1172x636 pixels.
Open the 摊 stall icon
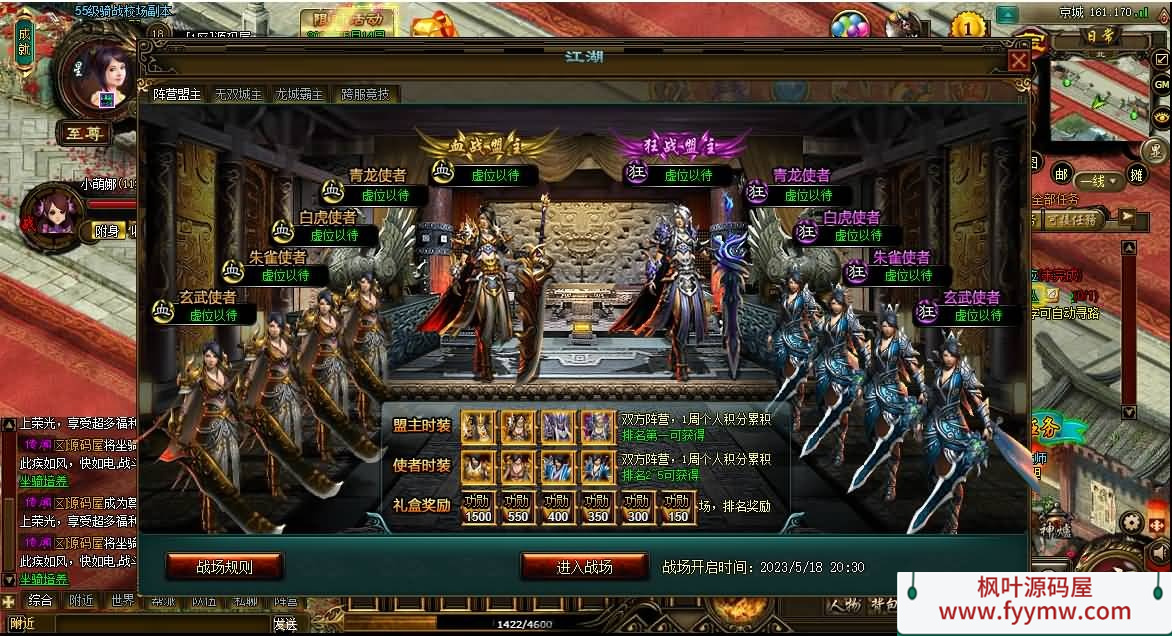1136,174
